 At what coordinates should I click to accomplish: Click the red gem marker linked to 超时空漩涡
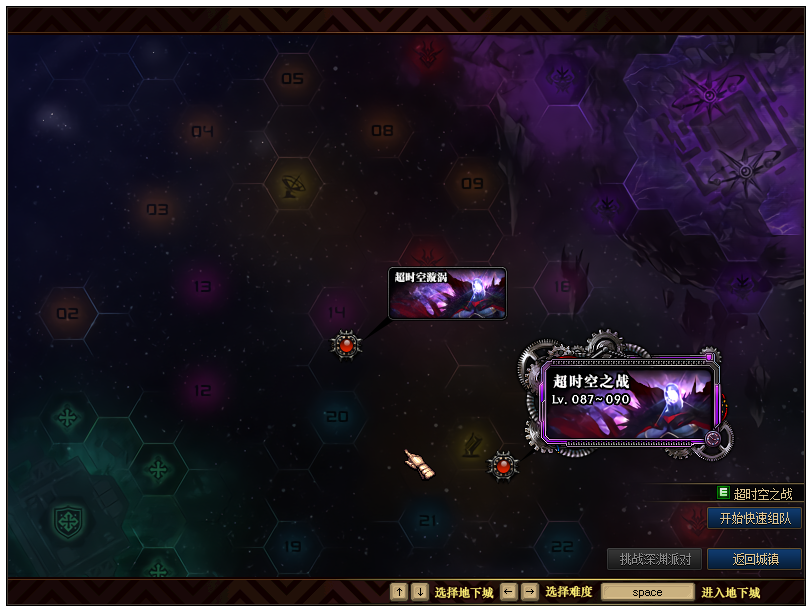click(346, 345)
